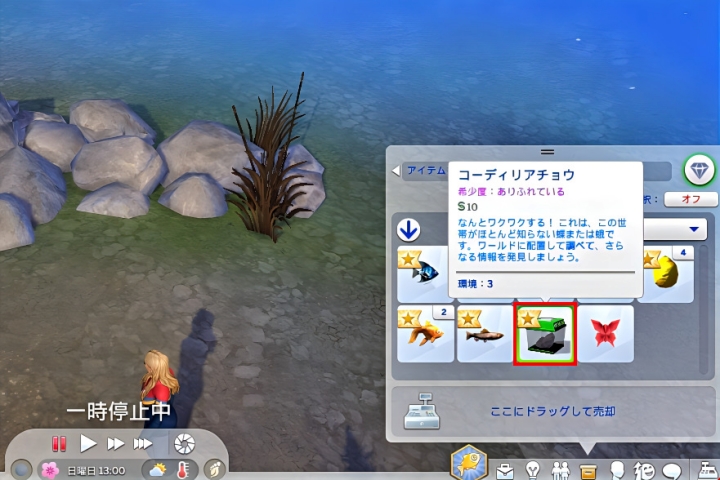Show the weather forecast icon
Screen dimensions: 720x480
[x=157, y=468]
